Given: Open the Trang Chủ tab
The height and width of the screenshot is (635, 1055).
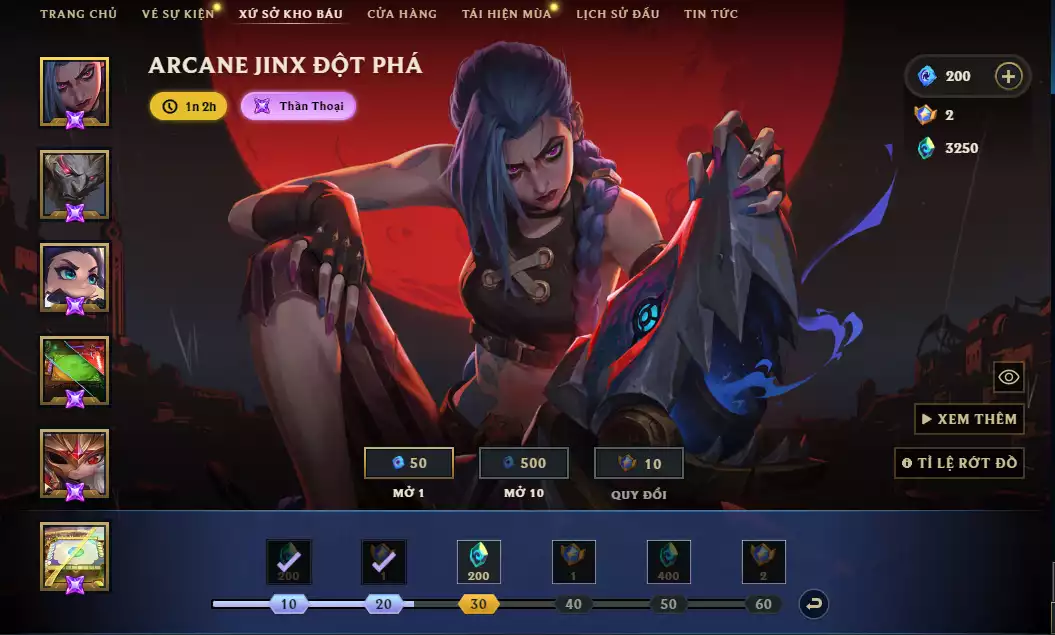Looking at the screenshot, I should [x=78, y=14].
